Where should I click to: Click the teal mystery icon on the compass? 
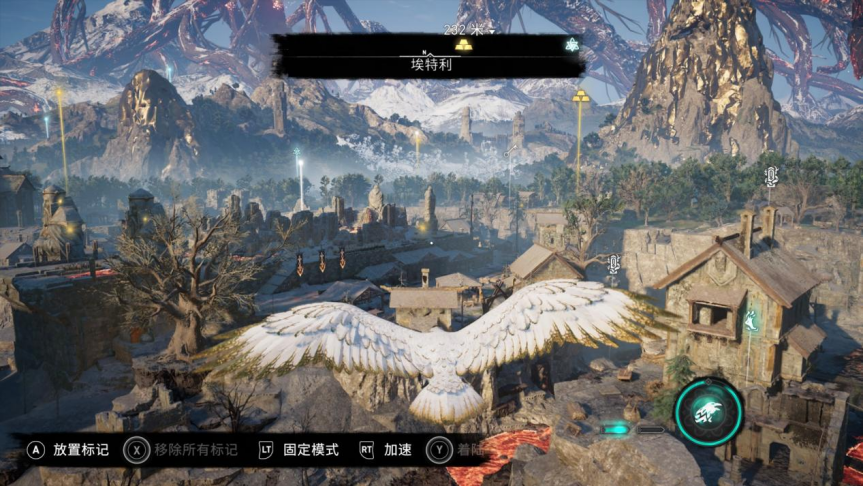pyautogui.click(x=571, y=45)
